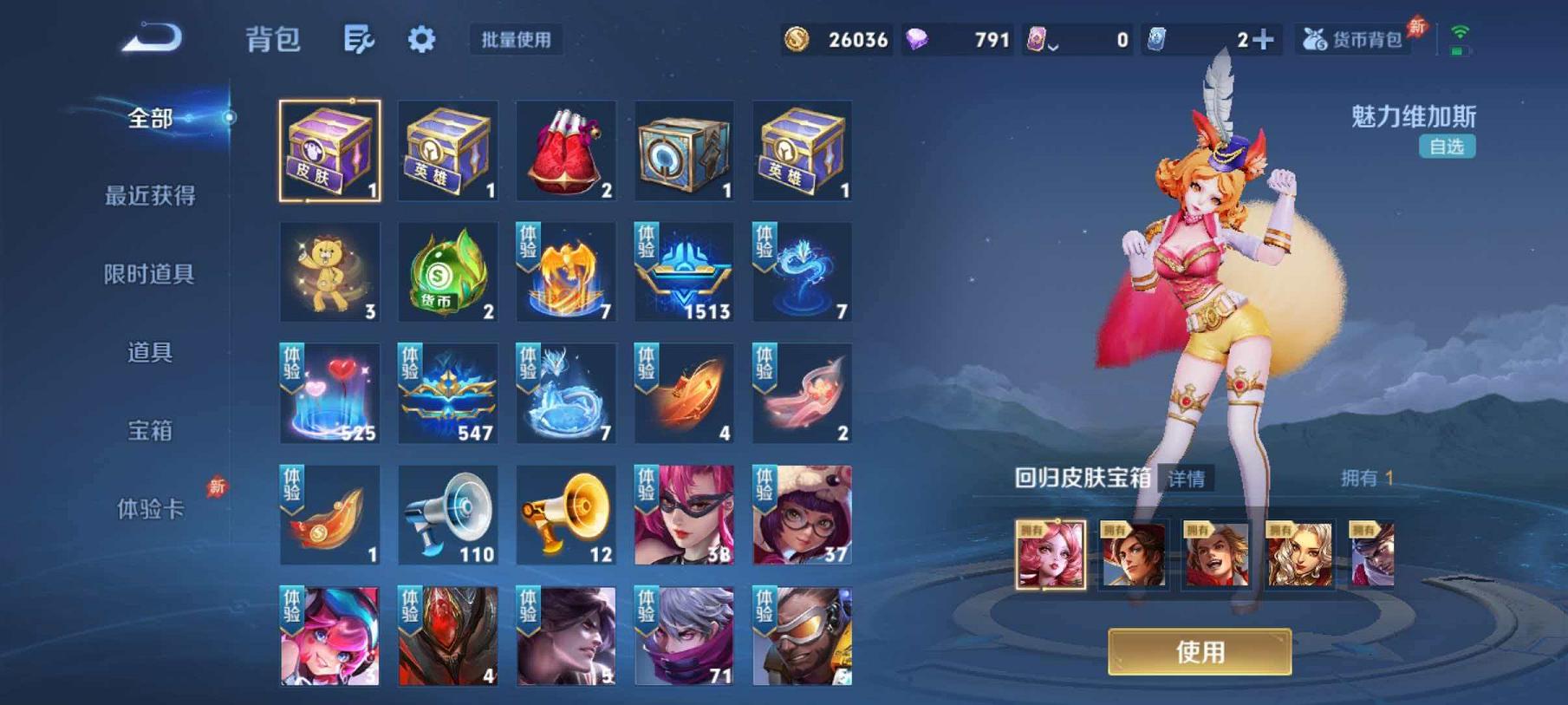Select the 皮肤 skin chest item
1568x705 pixels.
329,149
